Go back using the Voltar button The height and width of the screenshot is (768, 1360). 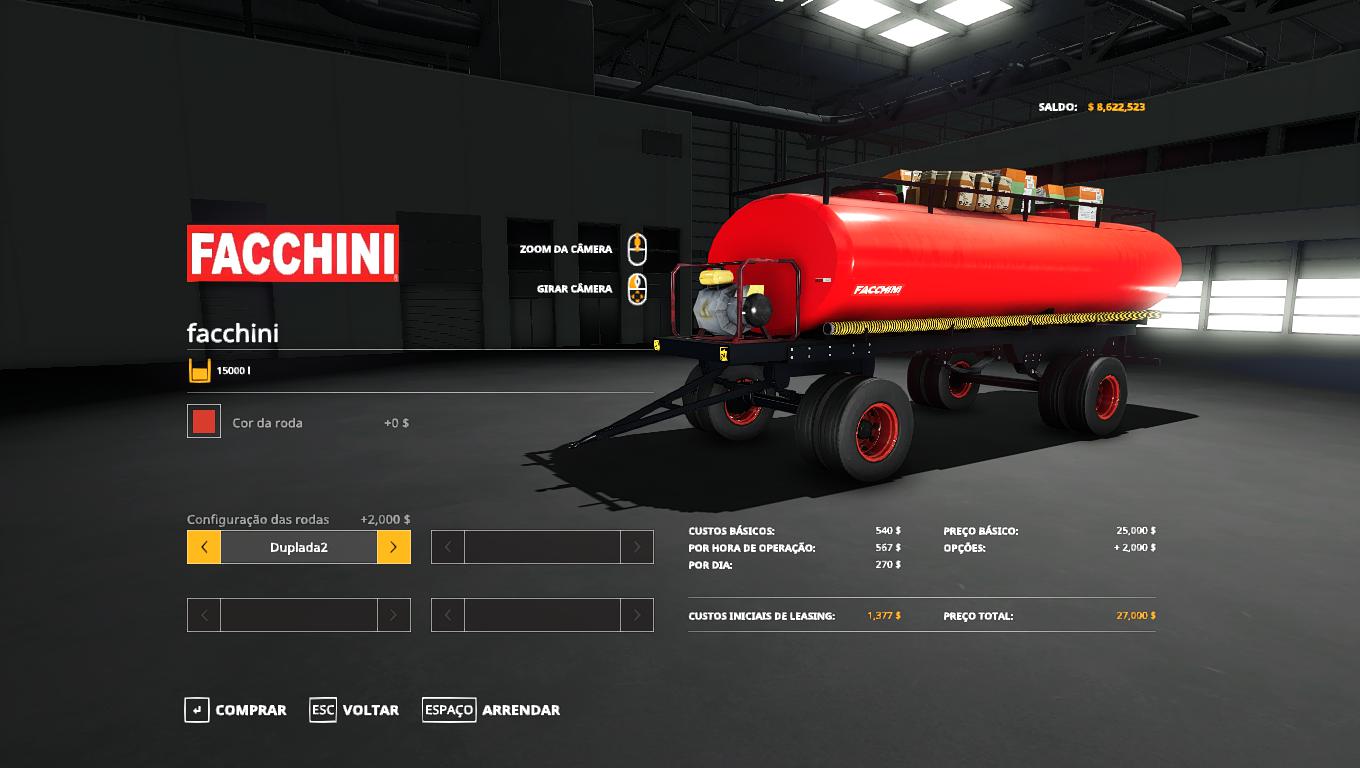355,710
